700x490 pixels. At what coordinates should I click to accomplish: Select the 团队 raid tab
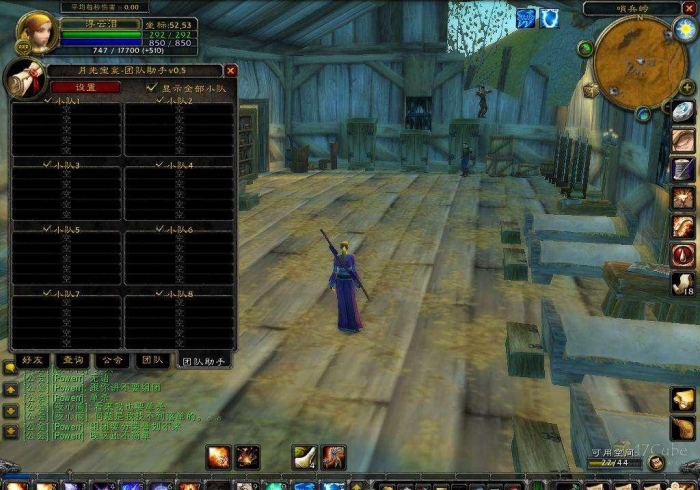point(152,360)
